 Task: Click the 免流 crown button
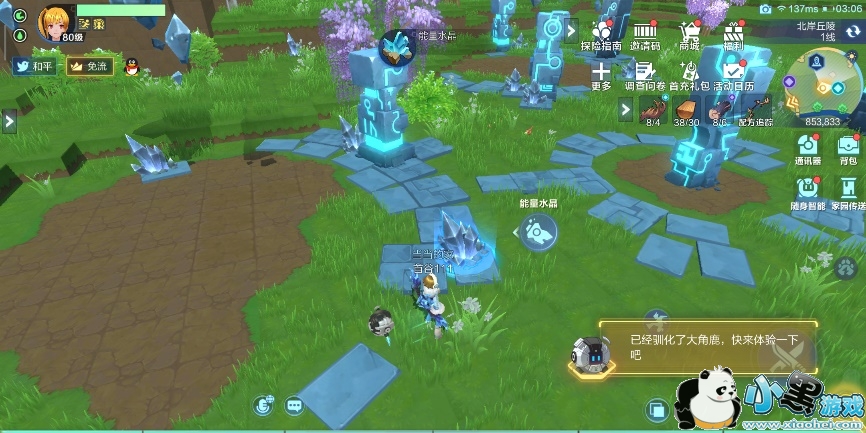tap(88, 67)
